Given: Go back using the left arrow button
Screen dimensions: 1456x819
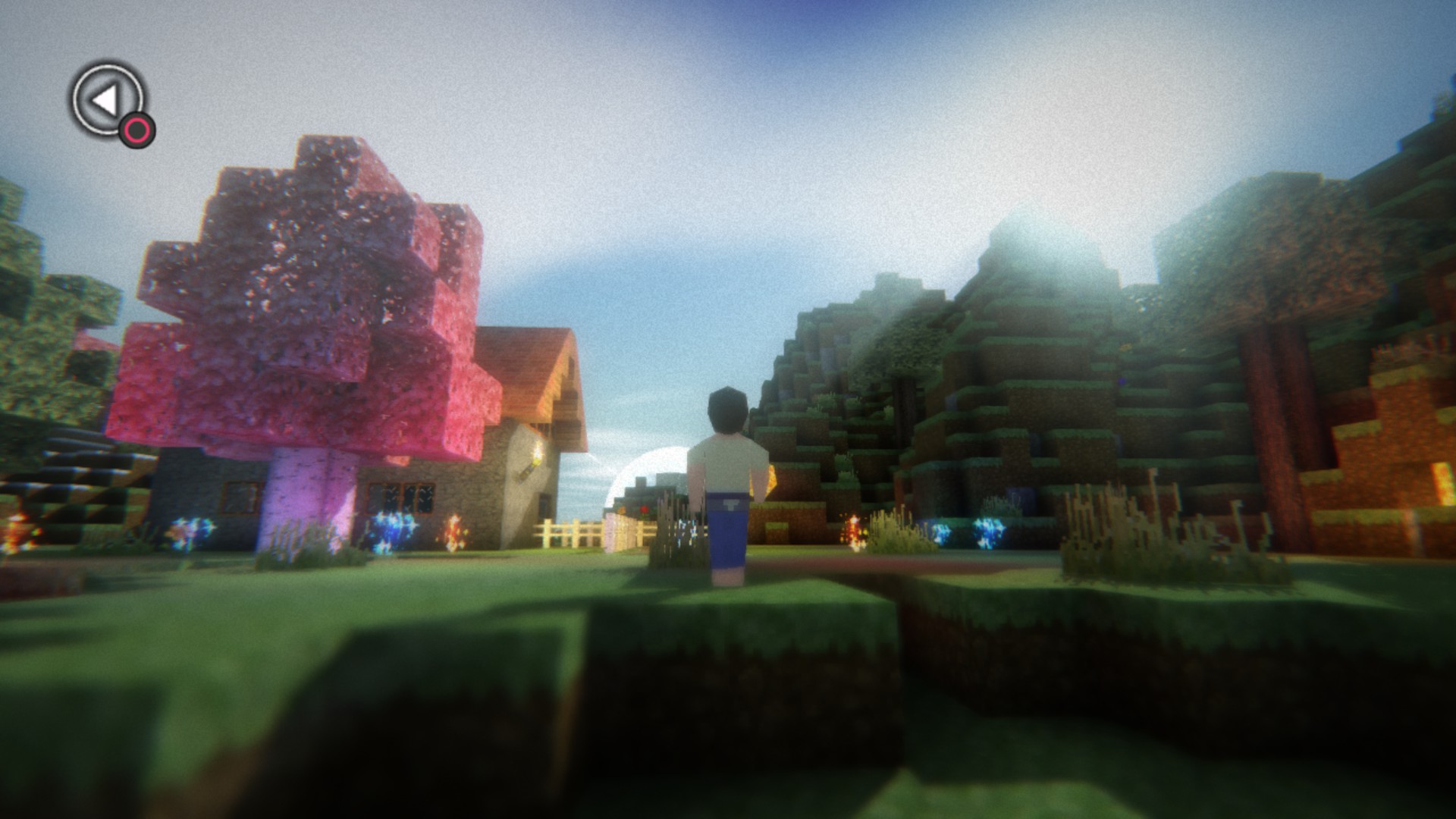Looking at the screenshot, I should [107, 100].
